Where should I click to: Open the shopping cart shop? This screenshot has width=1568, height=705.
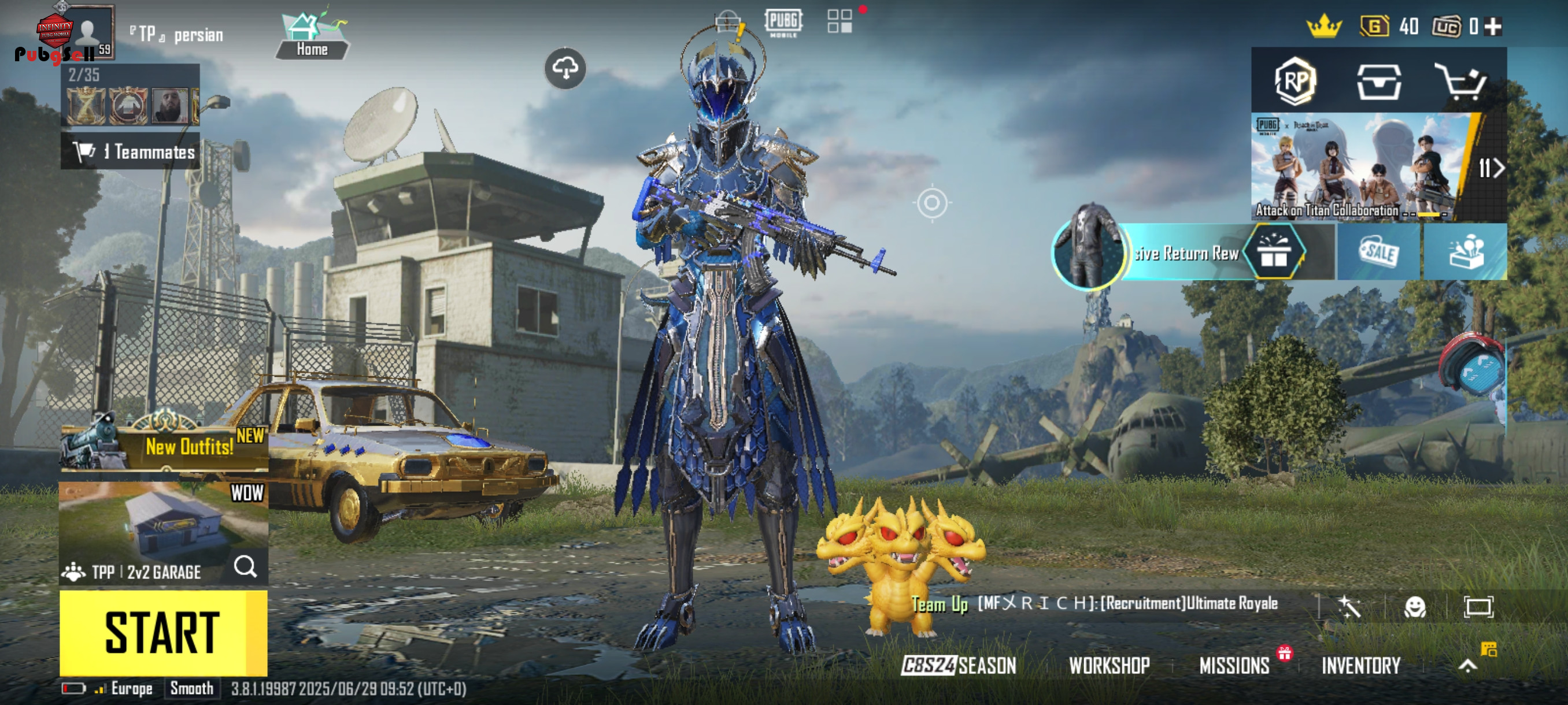[x=1461, y=81]
